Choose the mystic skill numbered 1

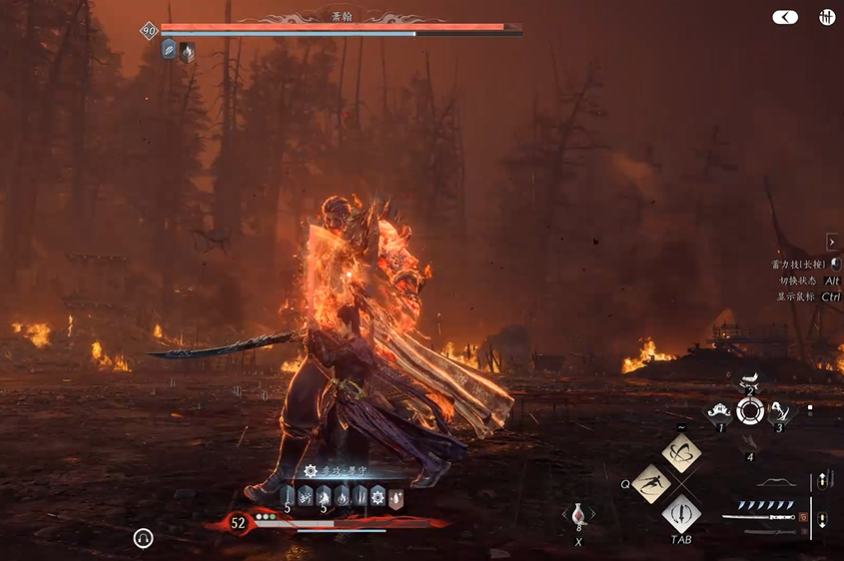717,409
